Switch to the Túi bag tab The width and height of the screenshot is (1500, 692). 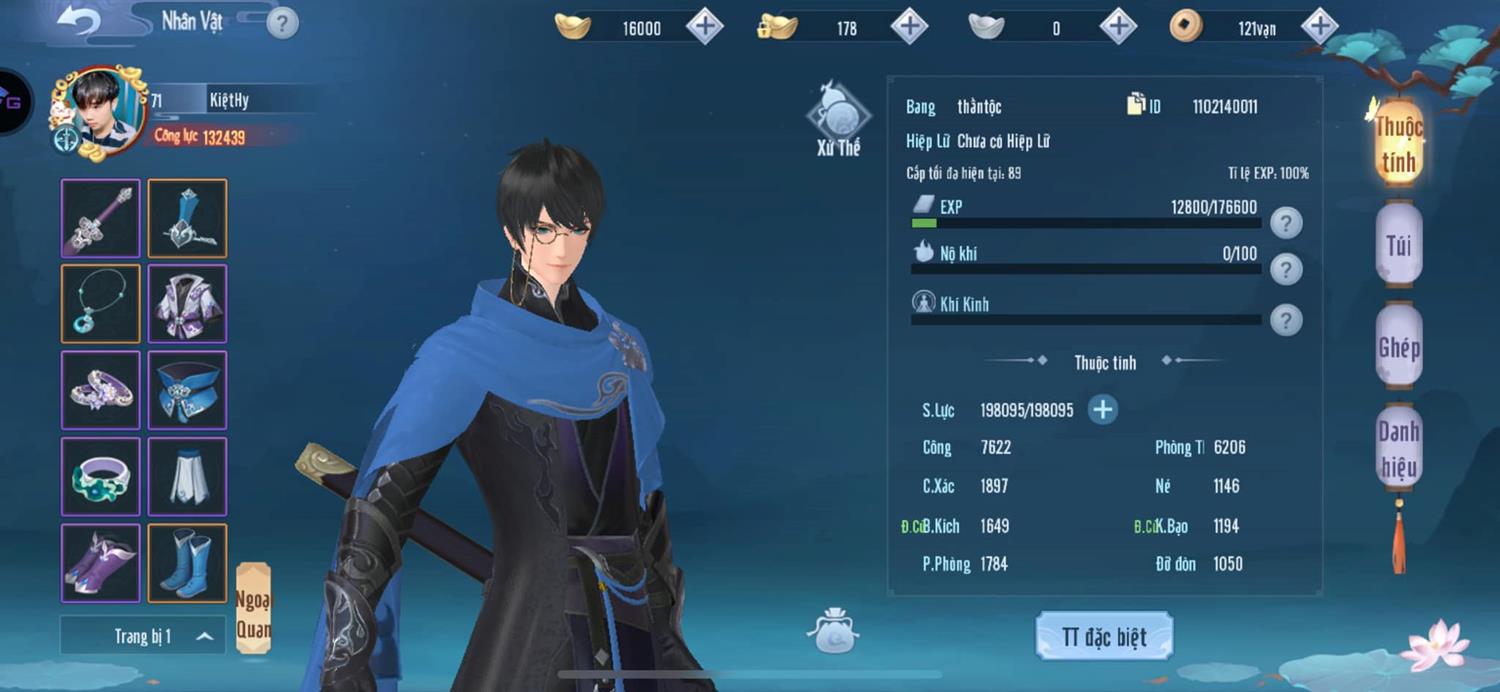[x=1398, y=244]
